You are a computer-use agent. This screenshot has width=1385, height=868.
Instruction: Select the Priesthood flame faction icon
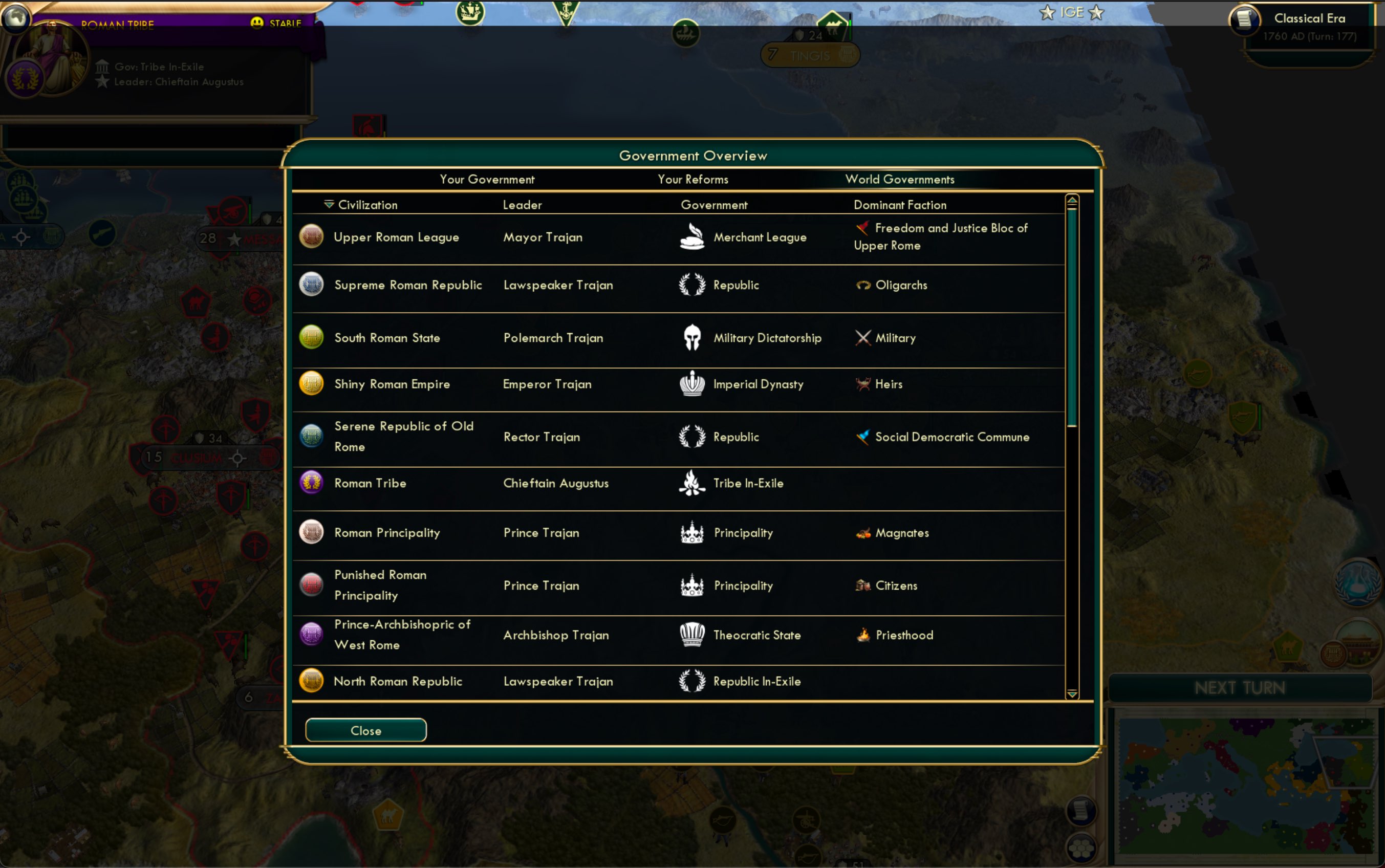click(863, 634)
